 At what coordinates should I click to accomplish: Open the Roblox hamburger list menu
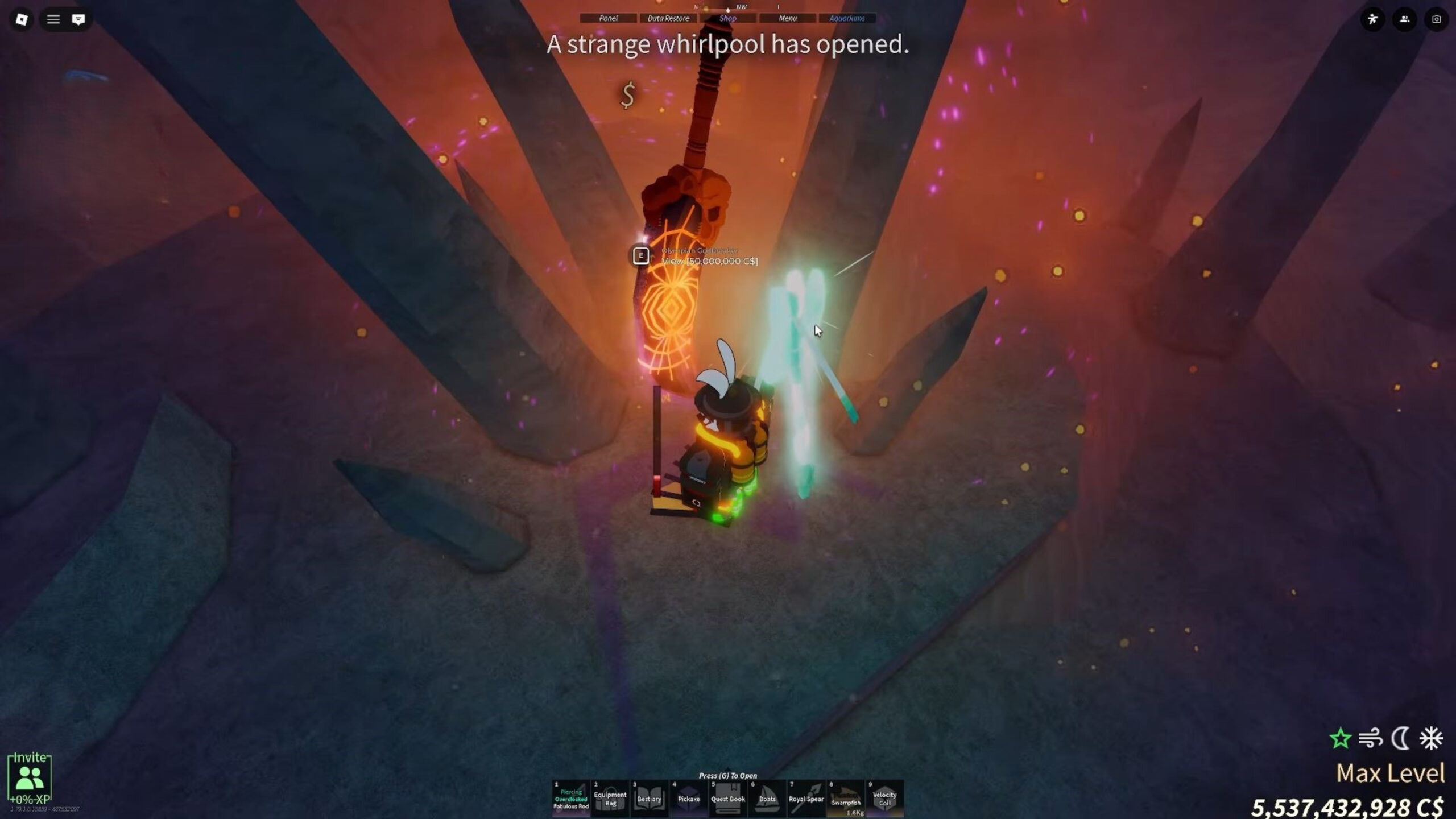click(x=53, y=19)
